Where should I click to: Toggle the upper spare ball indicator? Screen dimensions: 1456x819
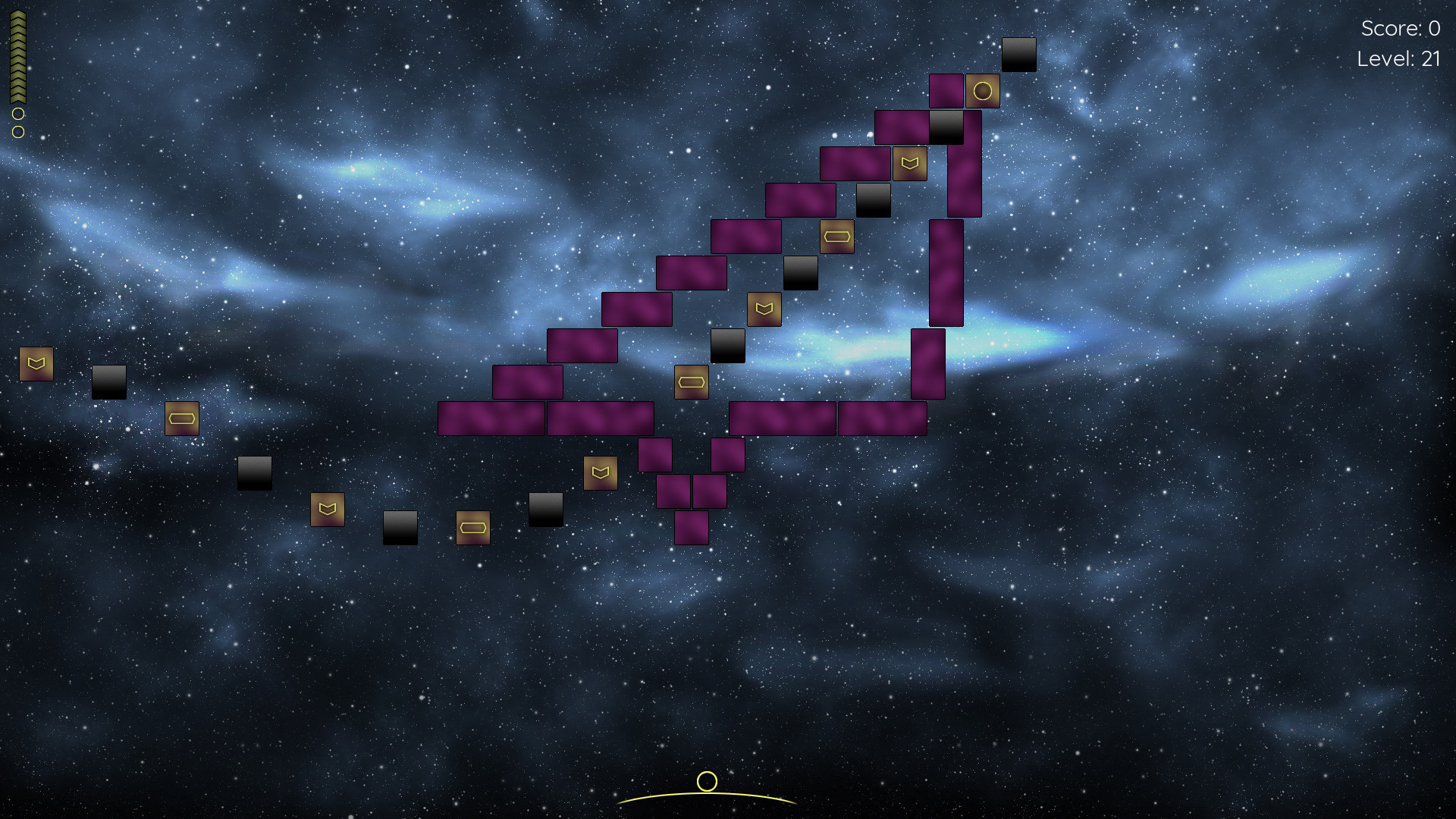pos(17,115)
